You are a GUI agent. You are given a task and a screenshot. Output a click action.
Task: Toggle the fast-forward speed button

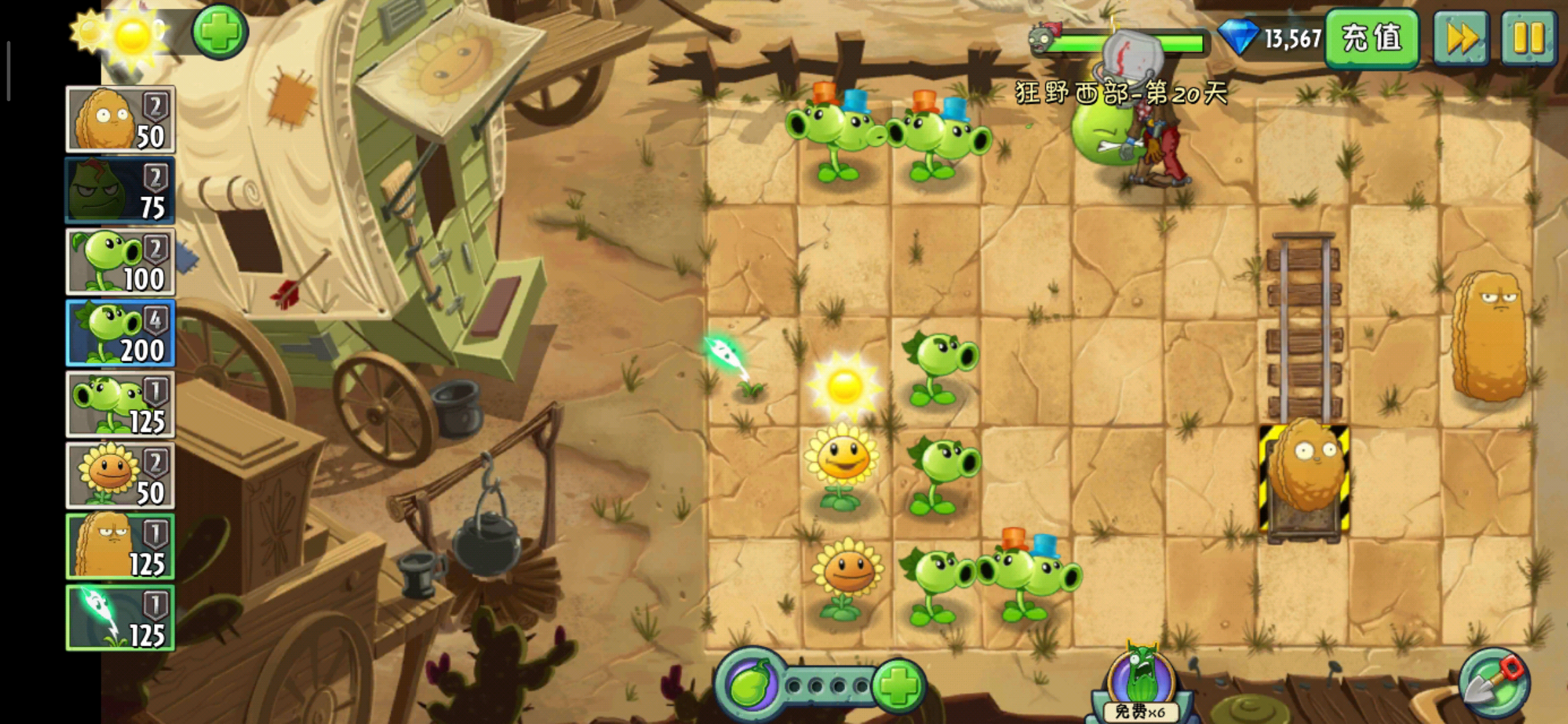click(x=1461, y=38)
